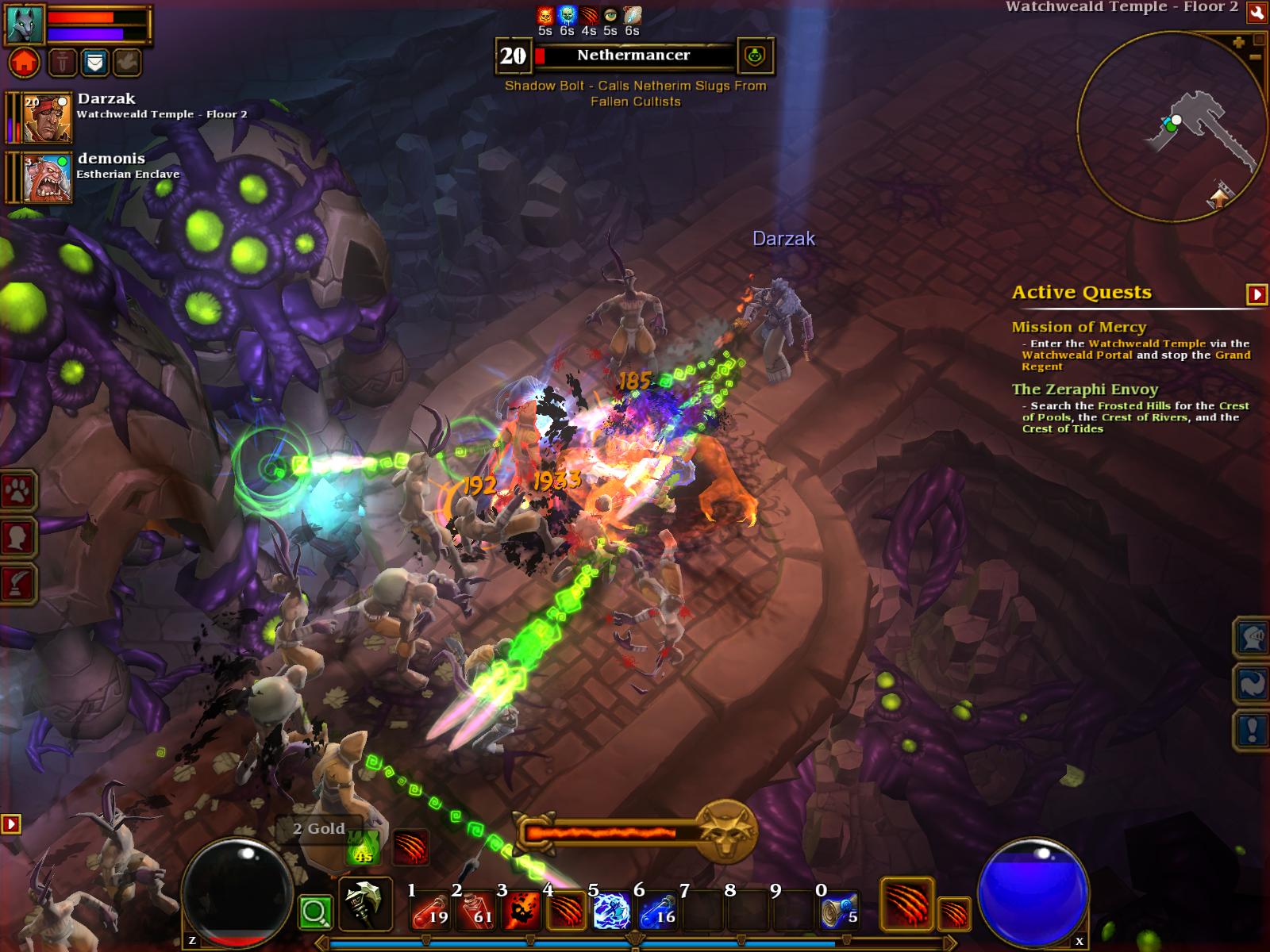Click the wolf pet portrait
This screenshot has height=952, width=1270.
click(x=25, y=23)
